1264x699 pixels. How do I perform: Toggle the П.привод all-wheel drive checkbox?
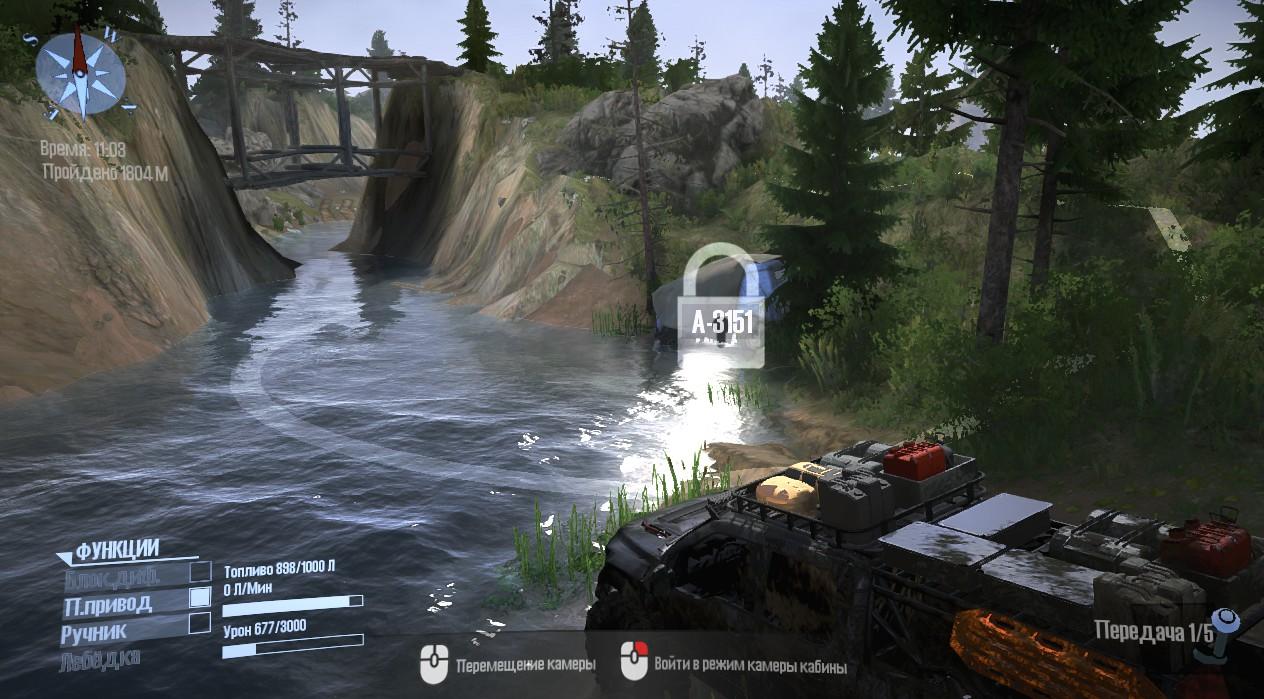click(x=200, y=597)
